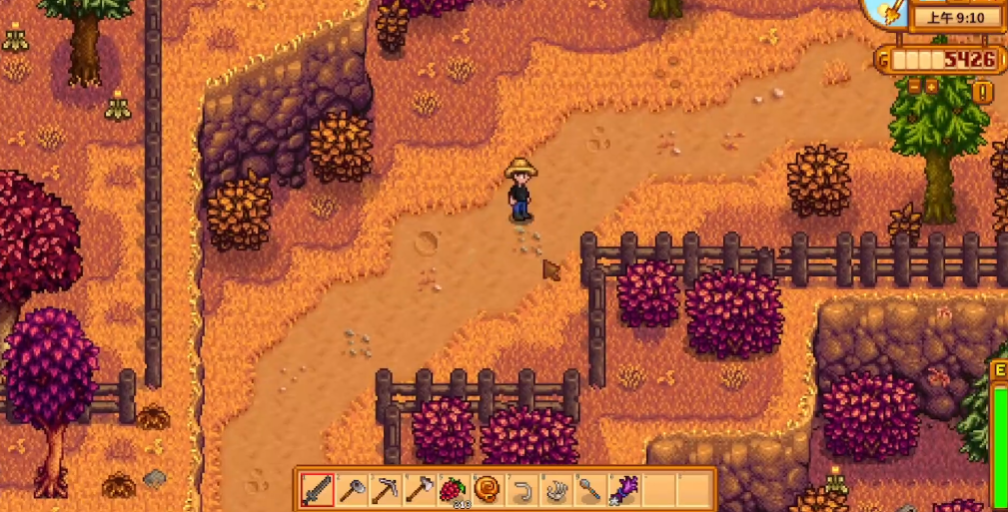Viewport: 1008px width, 512px height.
Task: Equip the pickaxe from the hotbar
Action: [385, 490]
